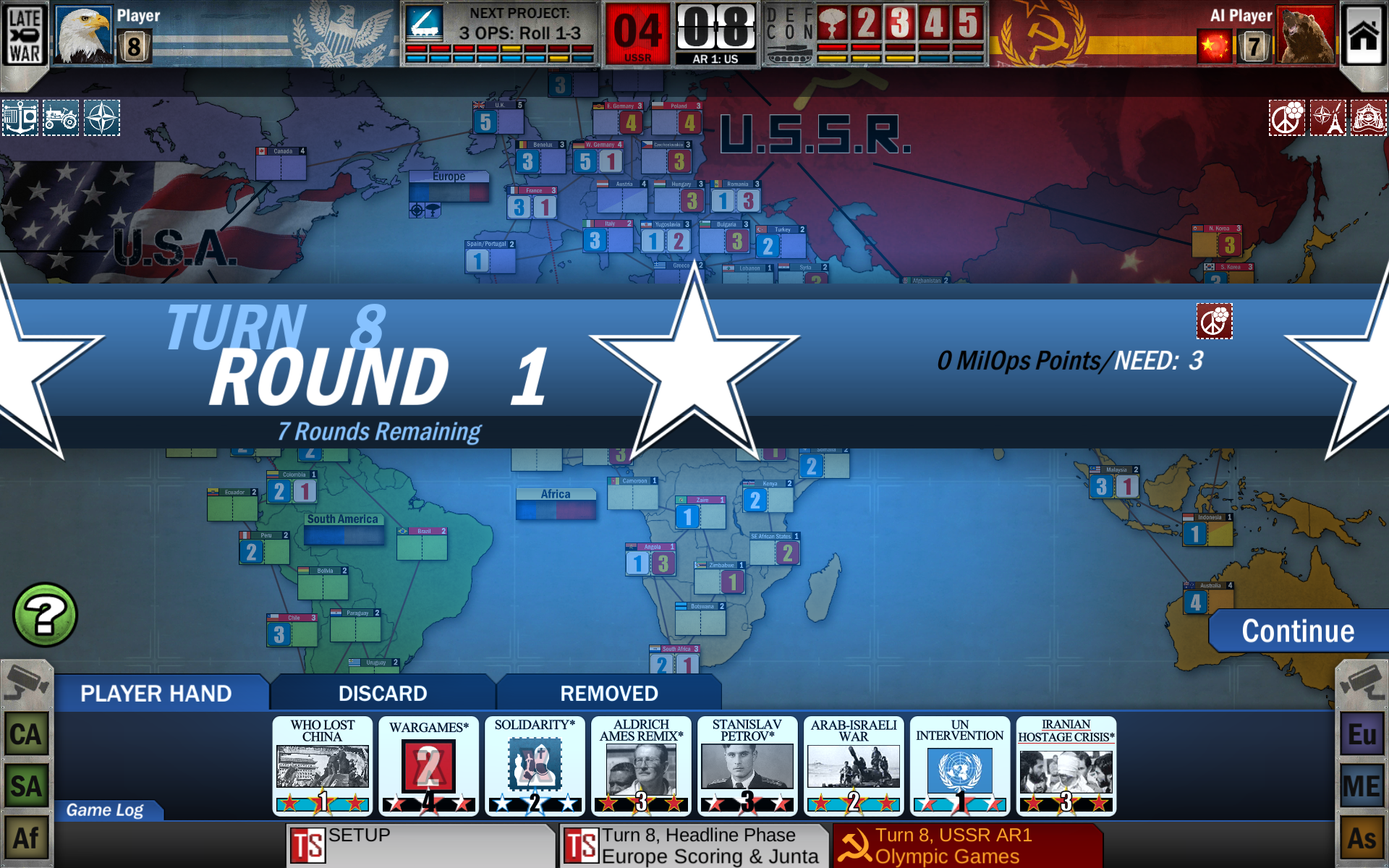Switch to the REMOVED tab
This screenshot has width=1389, height=868.
(608, 693)
